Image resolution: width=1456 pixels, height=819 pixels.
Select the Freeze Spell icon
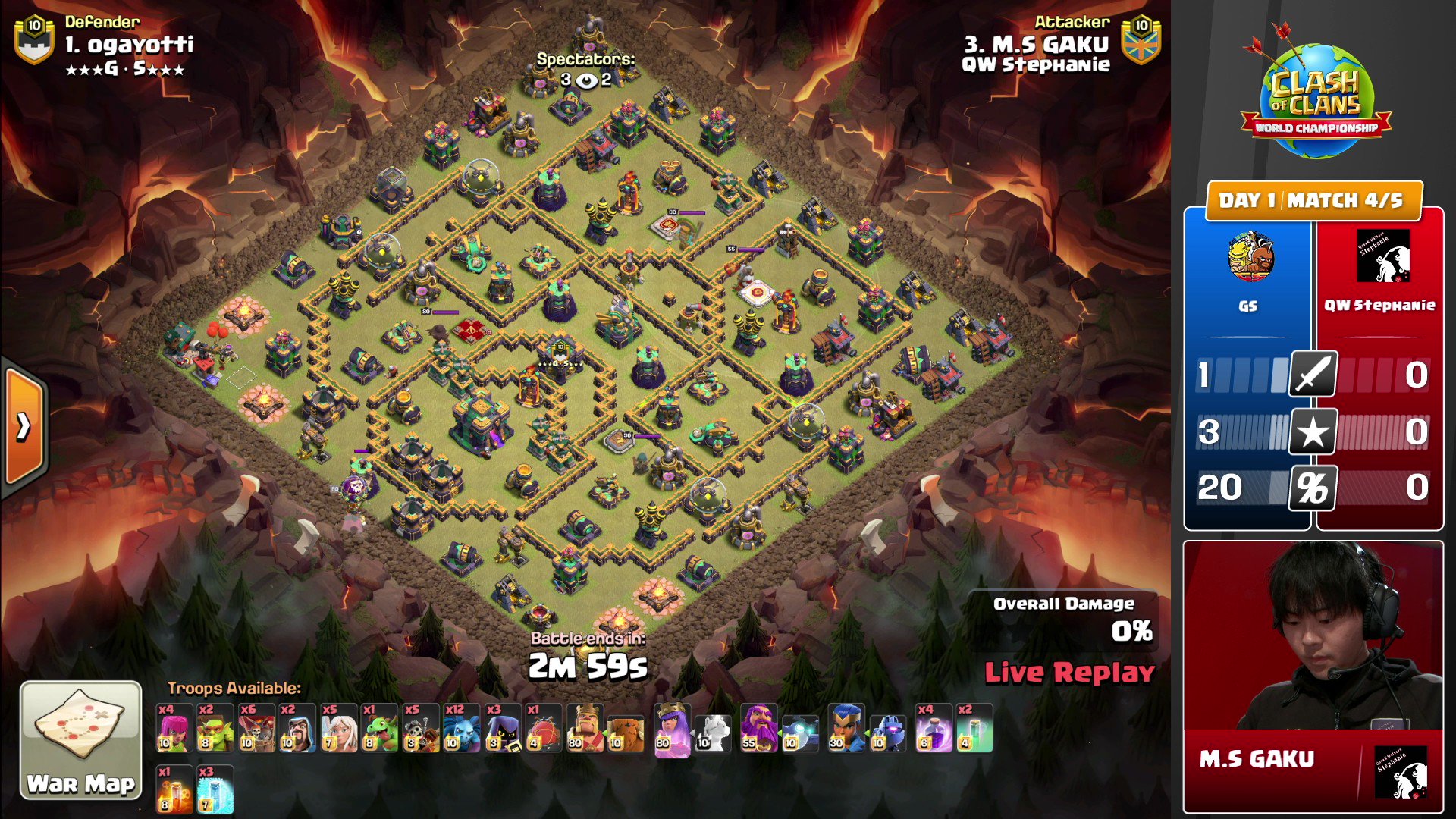pos(214,789)
